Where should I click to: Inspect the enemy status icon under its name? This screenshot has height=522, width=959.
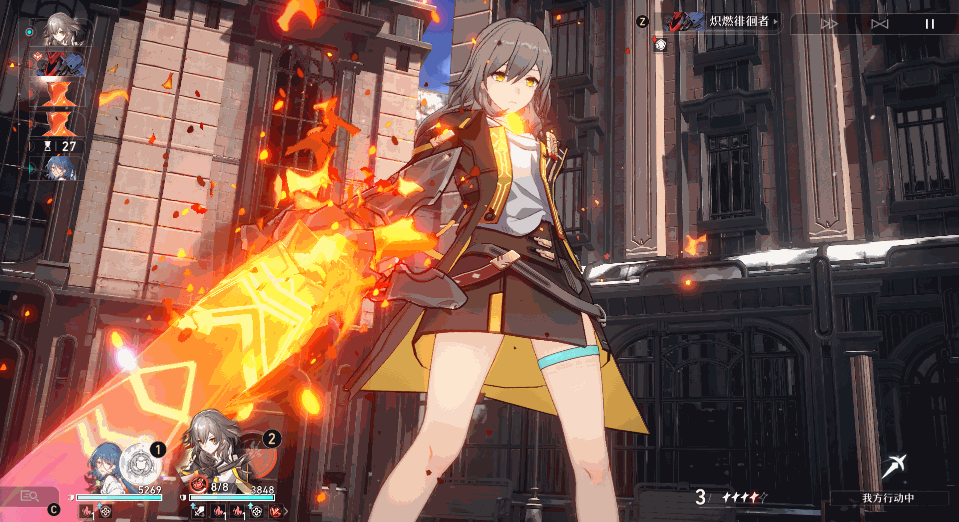661,45
